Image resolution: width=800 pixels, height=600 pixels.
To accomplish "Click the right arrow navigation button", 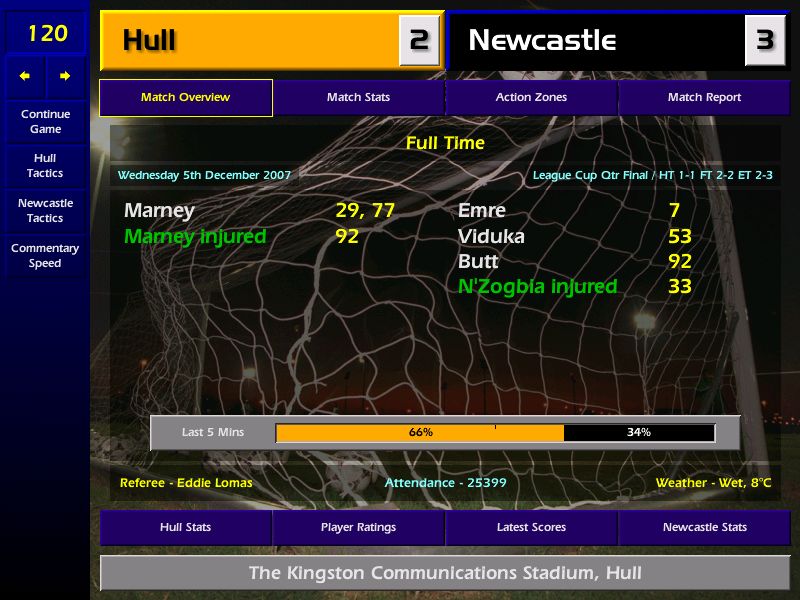I will tap(65, 76).
